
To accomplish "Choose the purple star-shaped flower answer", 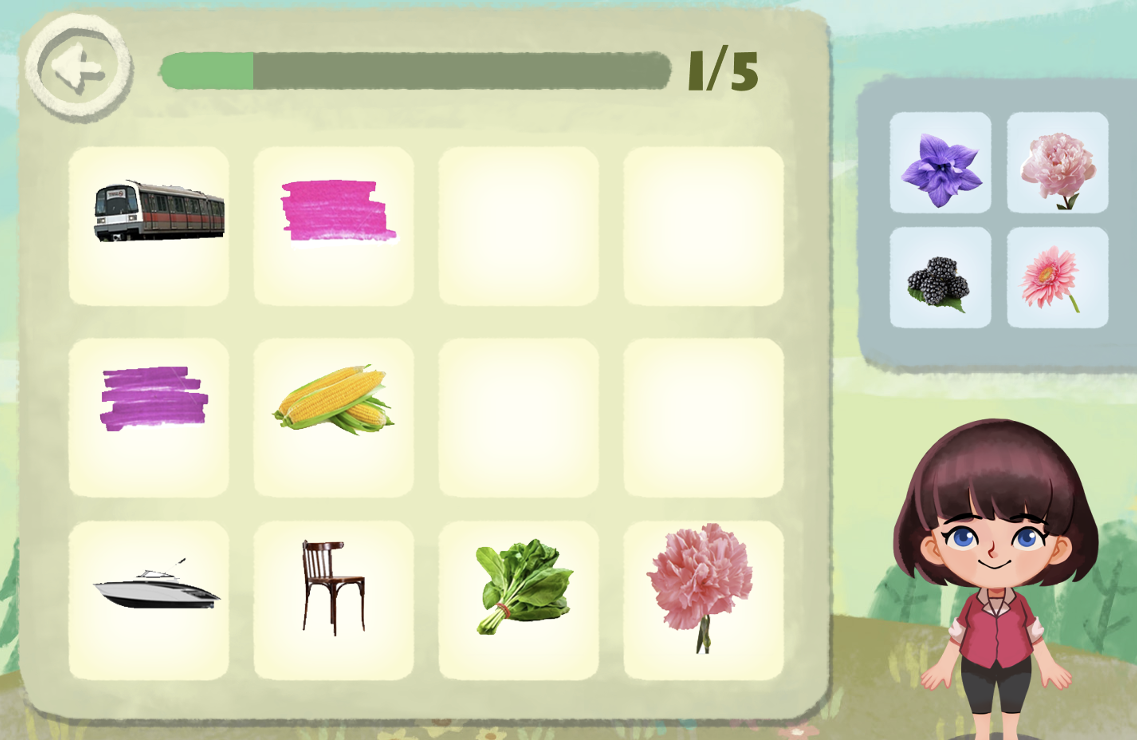I will [x=940, y=162].
